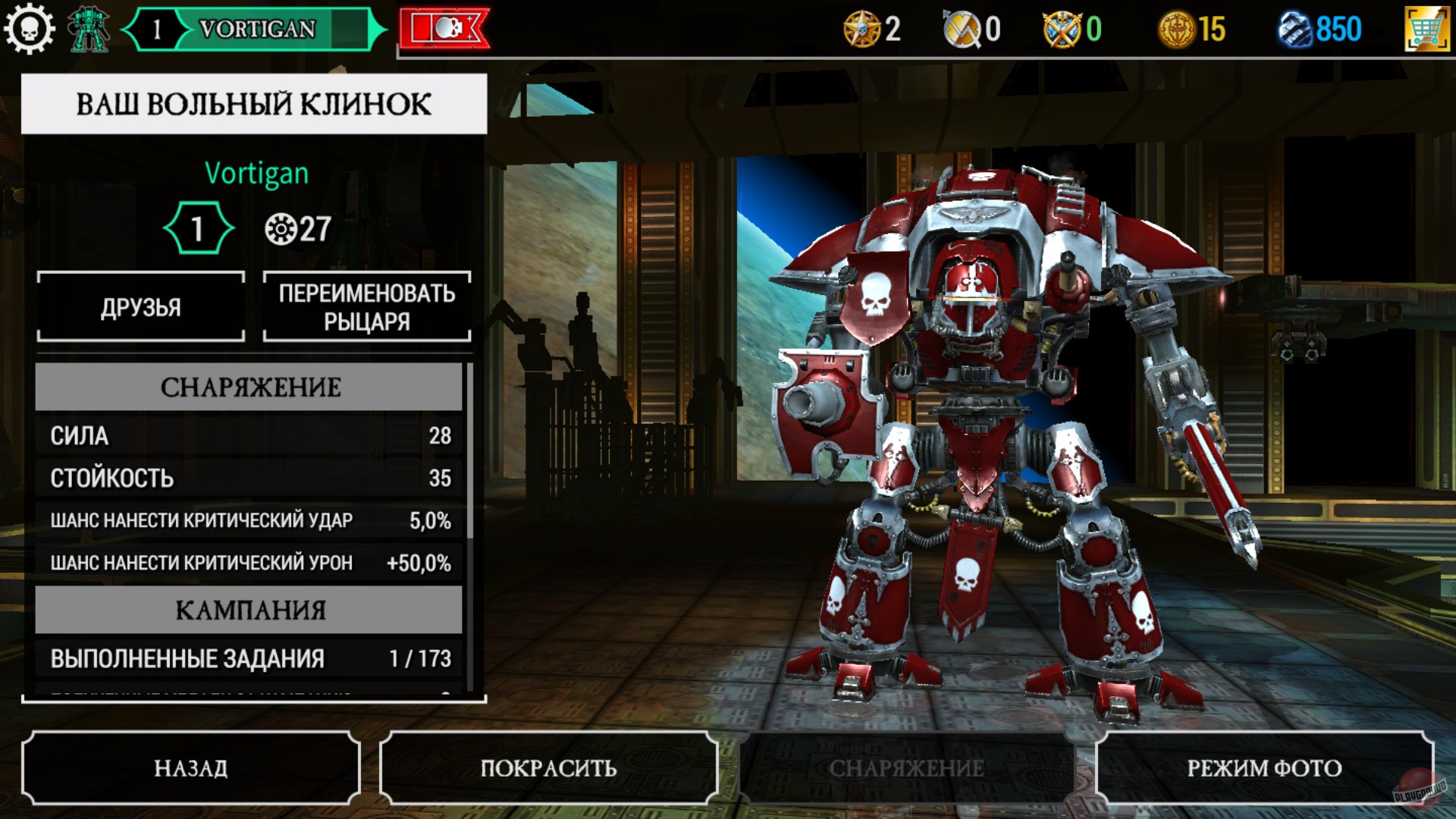The width and height of the screenshot is (1456, 819).
Task: Open the star medal counter showing 2
Action: pyautogui.click(x=868, y=29)
